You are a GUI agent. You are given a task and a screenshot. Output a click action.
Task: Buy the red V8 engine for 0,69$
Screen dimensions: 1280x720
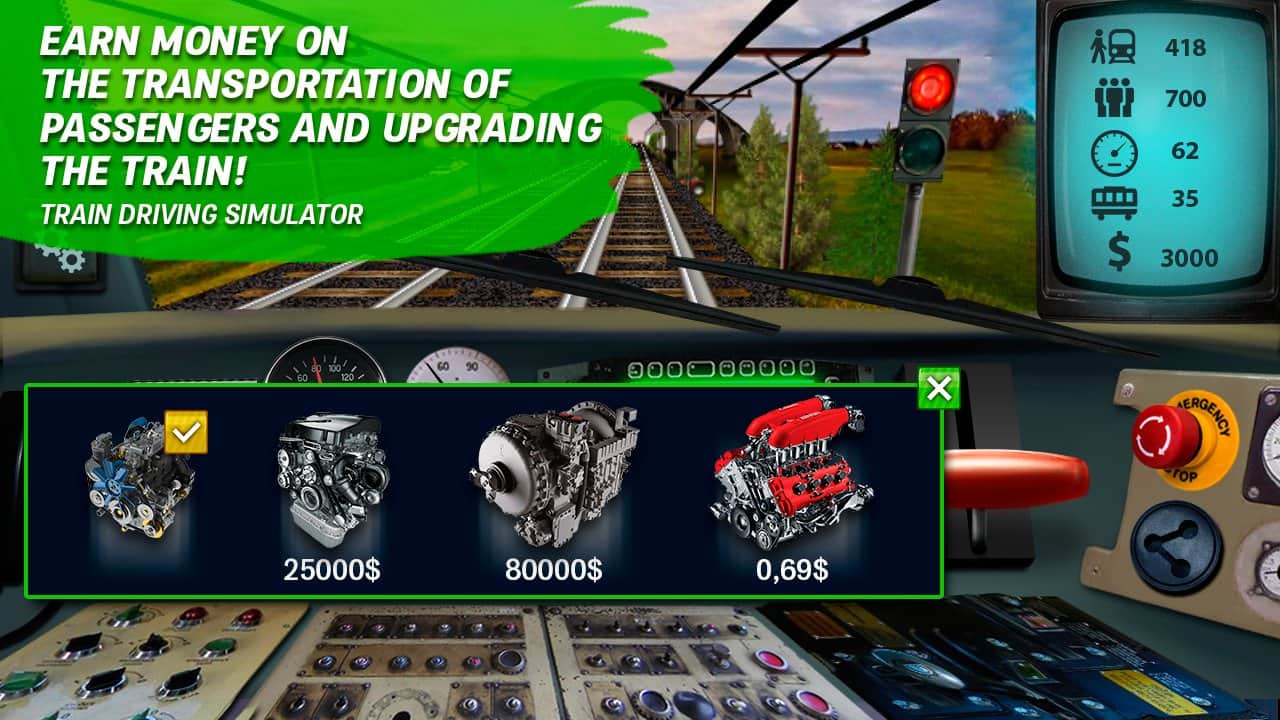click(x=790, y=480)
